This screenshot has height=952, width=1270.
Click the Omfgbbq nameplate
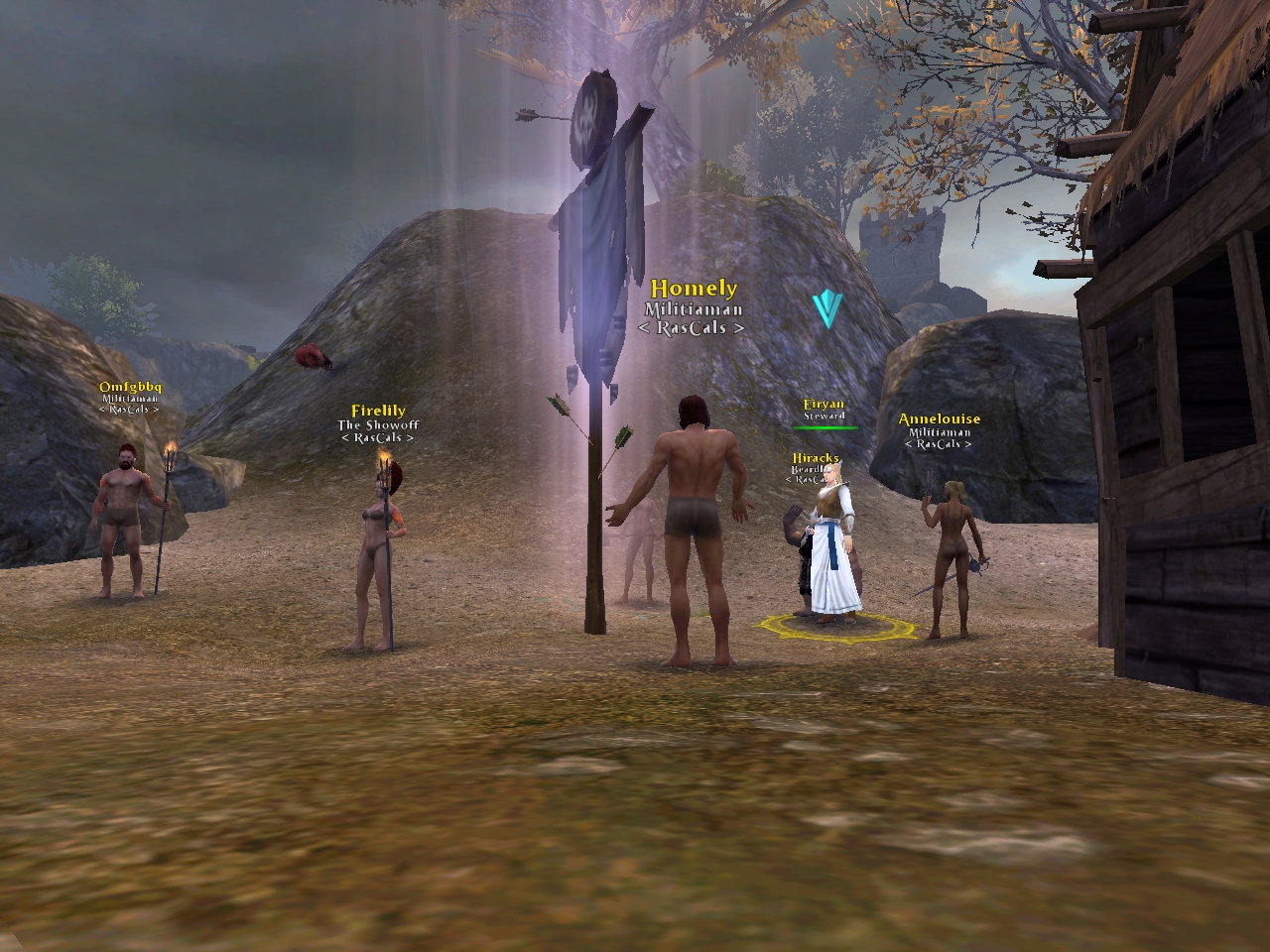(x=130, y=386)
